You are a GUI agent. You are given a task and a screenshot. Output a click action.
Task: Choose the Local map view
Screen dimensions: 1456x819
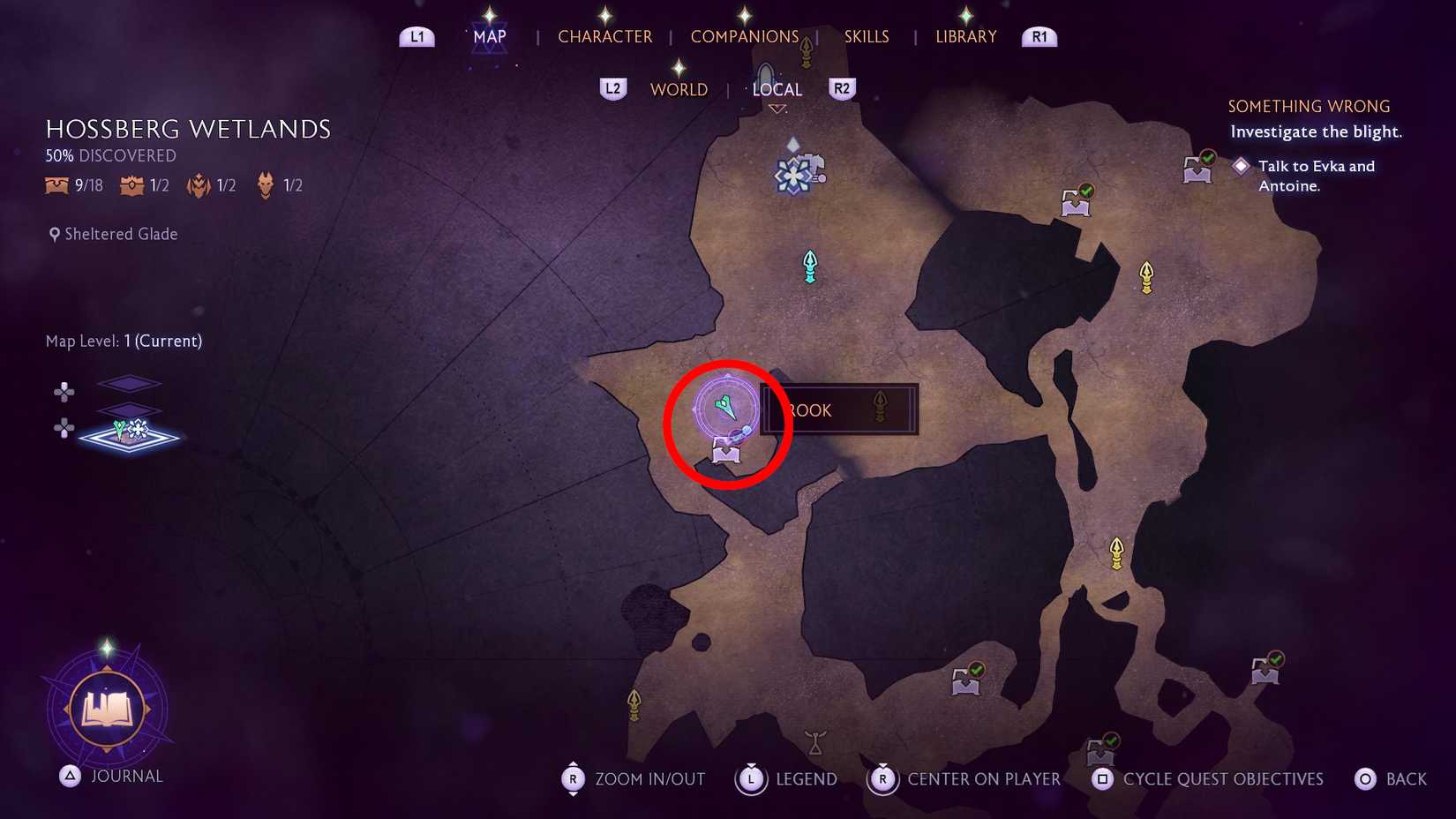pos(777,90)
